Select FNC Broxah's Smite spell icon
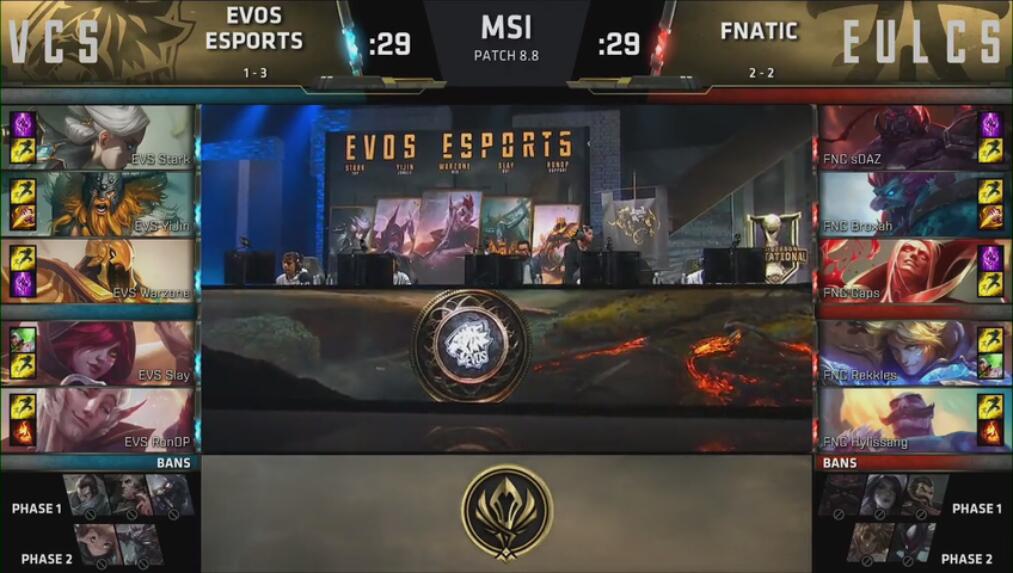Viewport: 1013px width, 573px height. 990,216
